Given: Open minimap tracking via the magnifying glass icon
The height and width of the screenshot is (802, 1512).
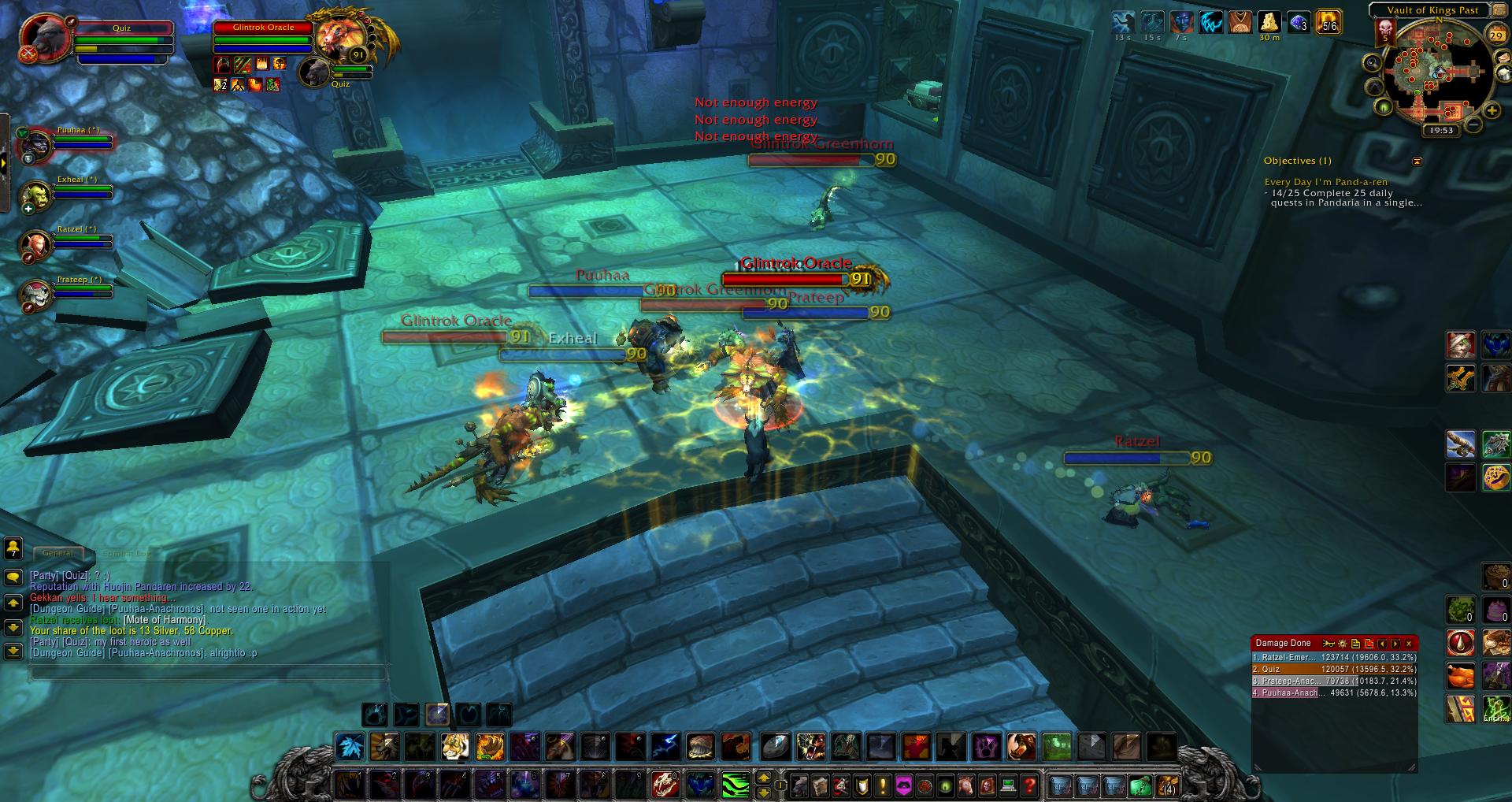Looking at the screenshot, I should click(x=1372, y=62).
